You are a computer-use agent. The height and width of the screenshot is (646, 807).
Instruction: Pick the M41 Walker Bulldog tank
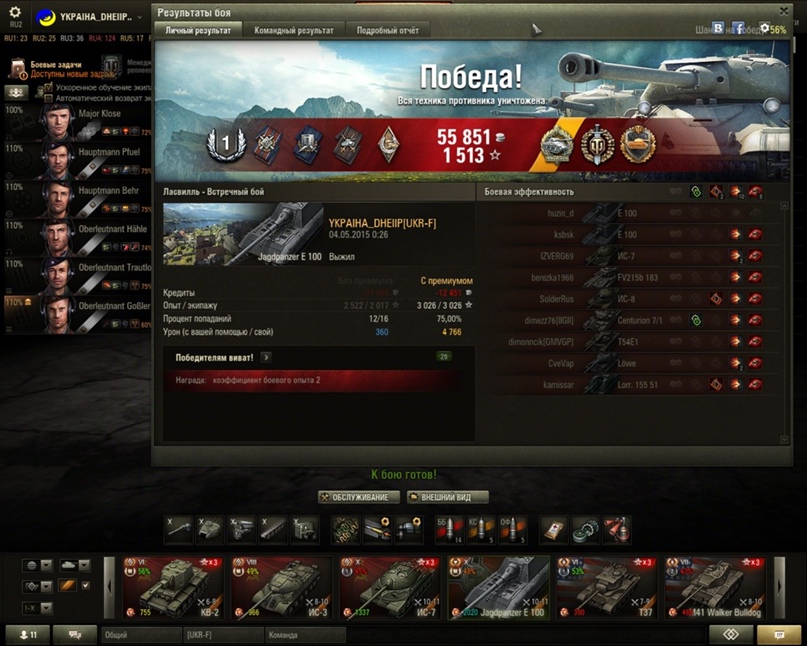pos(713,589)
